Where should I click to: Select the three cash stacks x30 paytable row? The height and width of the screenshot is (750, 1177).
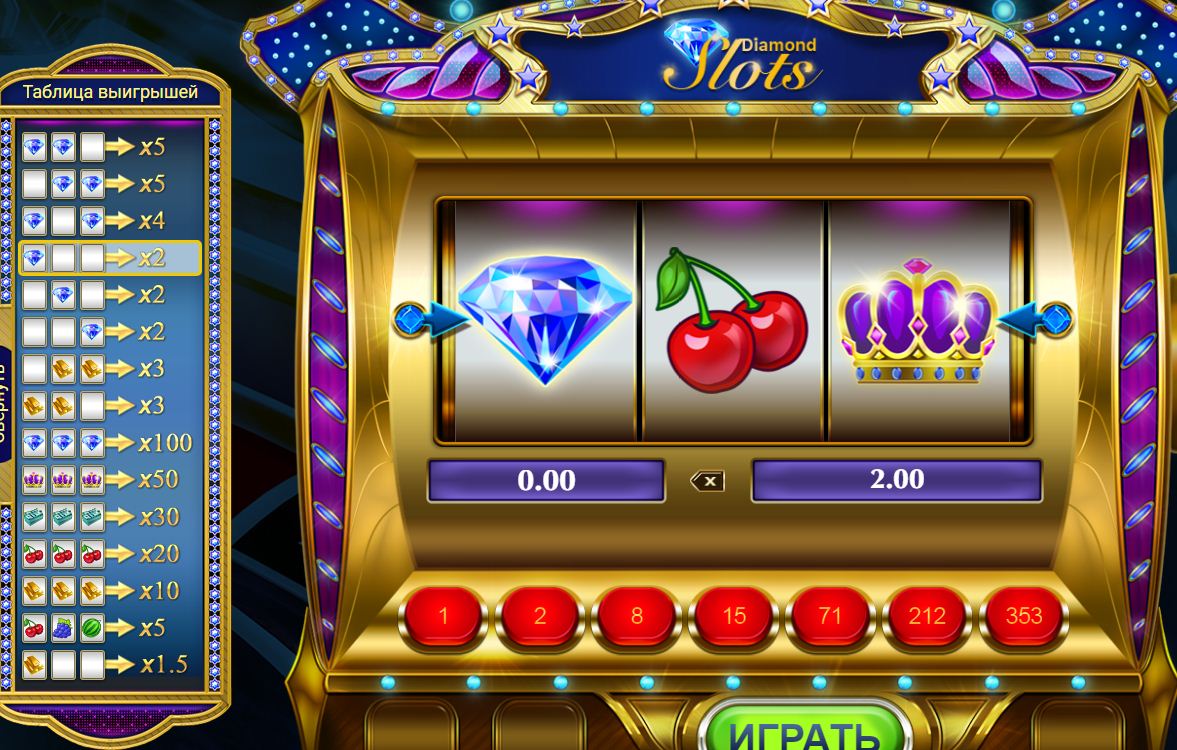(x=109, y=517)
